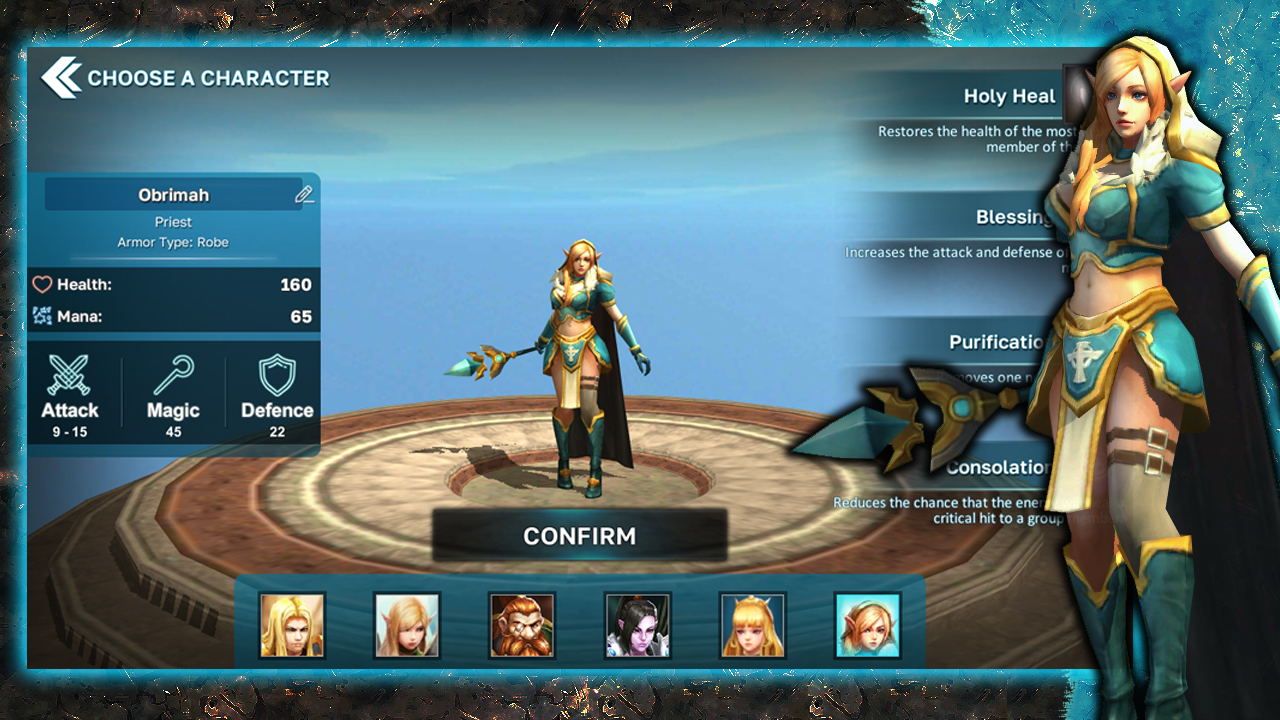Go back using the double-arrow button
Viewport: 1280px width, 720px height.
61,78
